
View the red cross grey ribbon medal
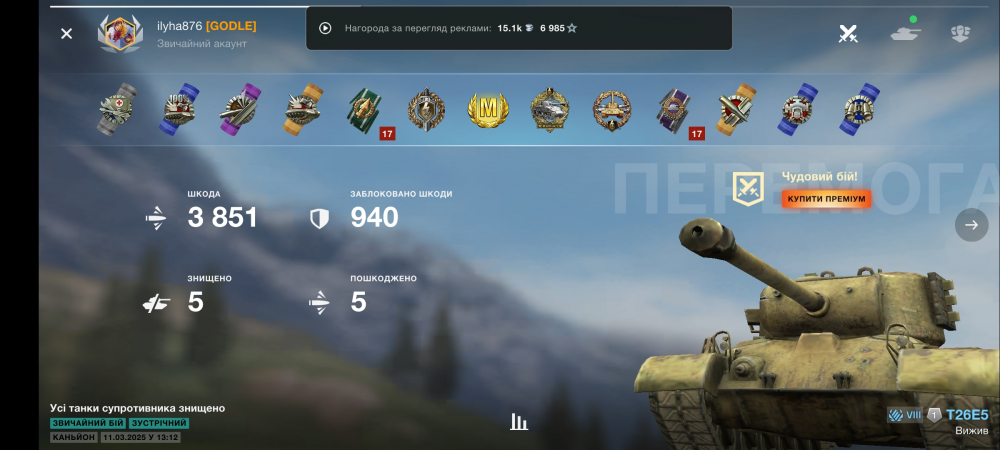click(x=117, y=108)
